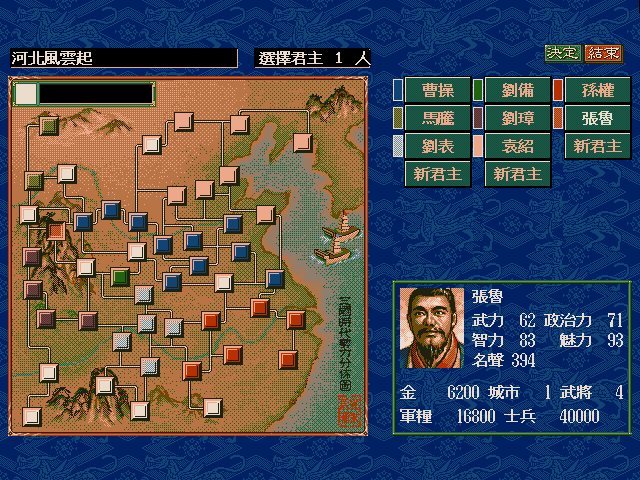Confirm selection with the 決定 button
The width and height of the screenshot is (640, 480).
click(563, 53)
